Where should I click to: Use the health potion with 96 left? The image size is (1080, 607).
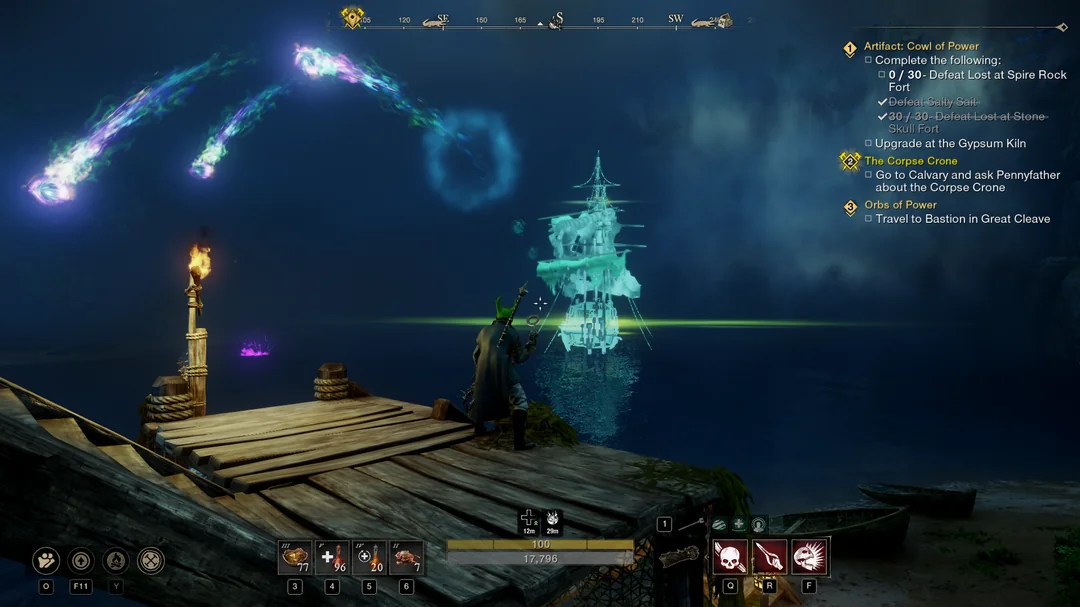(x=332, y=558)
